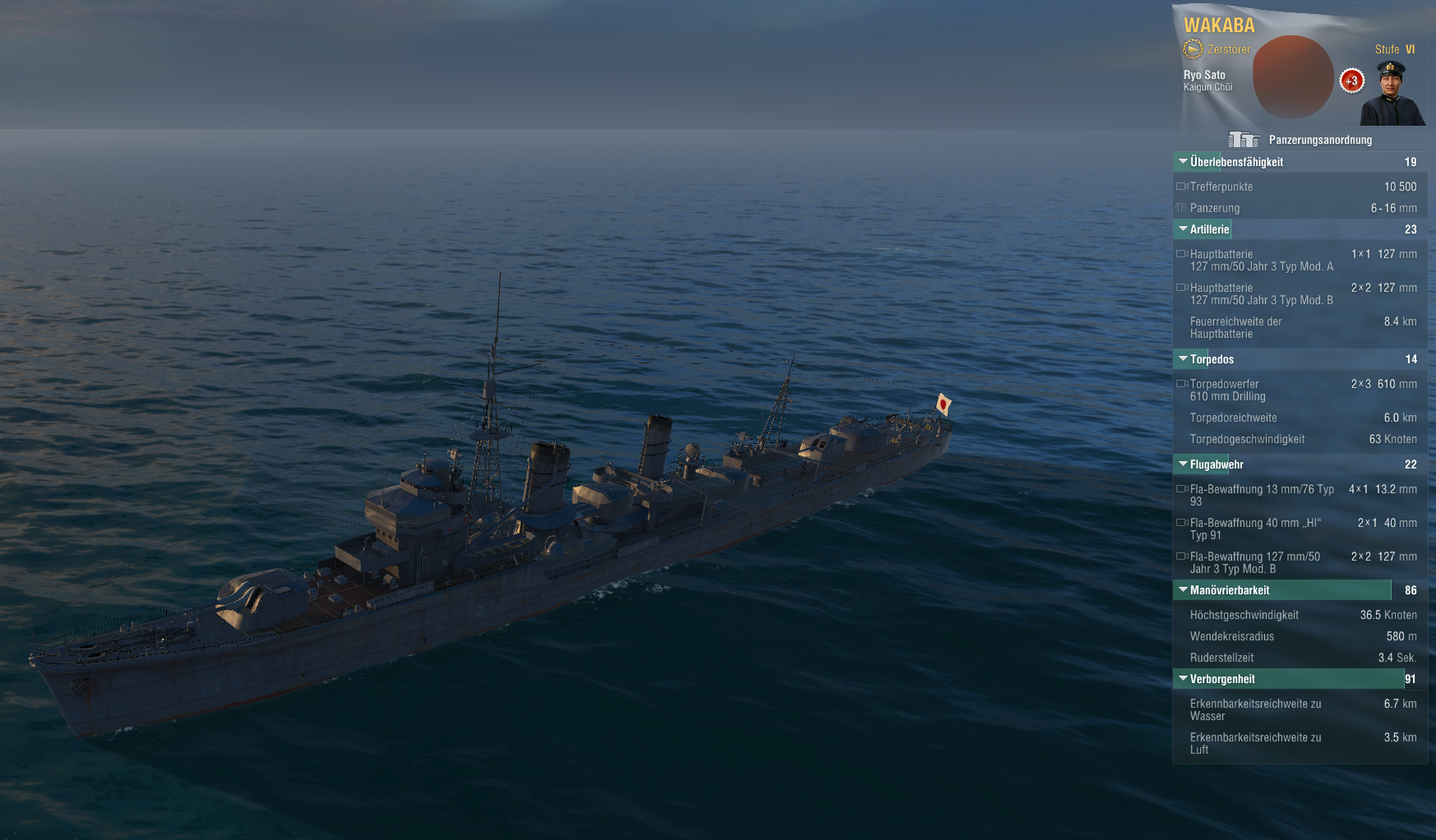Collapse the Torpedos stats section
The width and height of the screenshot is (1436, 840).
click(1183, 359)
